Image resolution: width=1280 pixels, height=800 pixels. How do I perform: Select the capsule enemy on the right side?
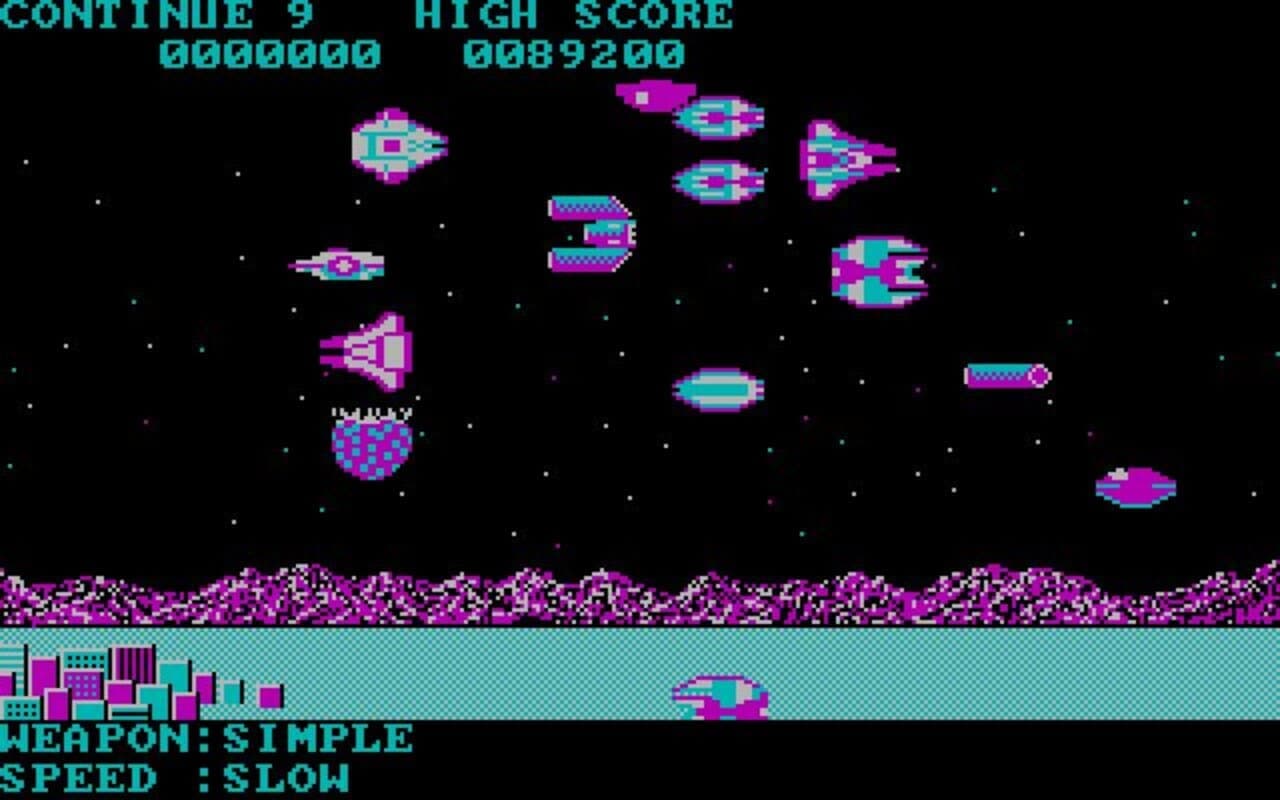pos(1005,374)
